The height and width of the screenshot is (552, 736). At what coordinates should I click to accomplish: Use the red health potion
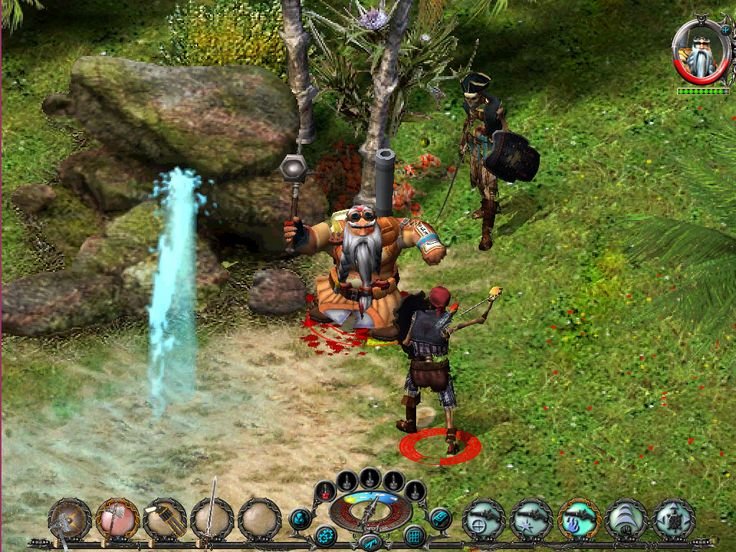(x=325, y=491)
